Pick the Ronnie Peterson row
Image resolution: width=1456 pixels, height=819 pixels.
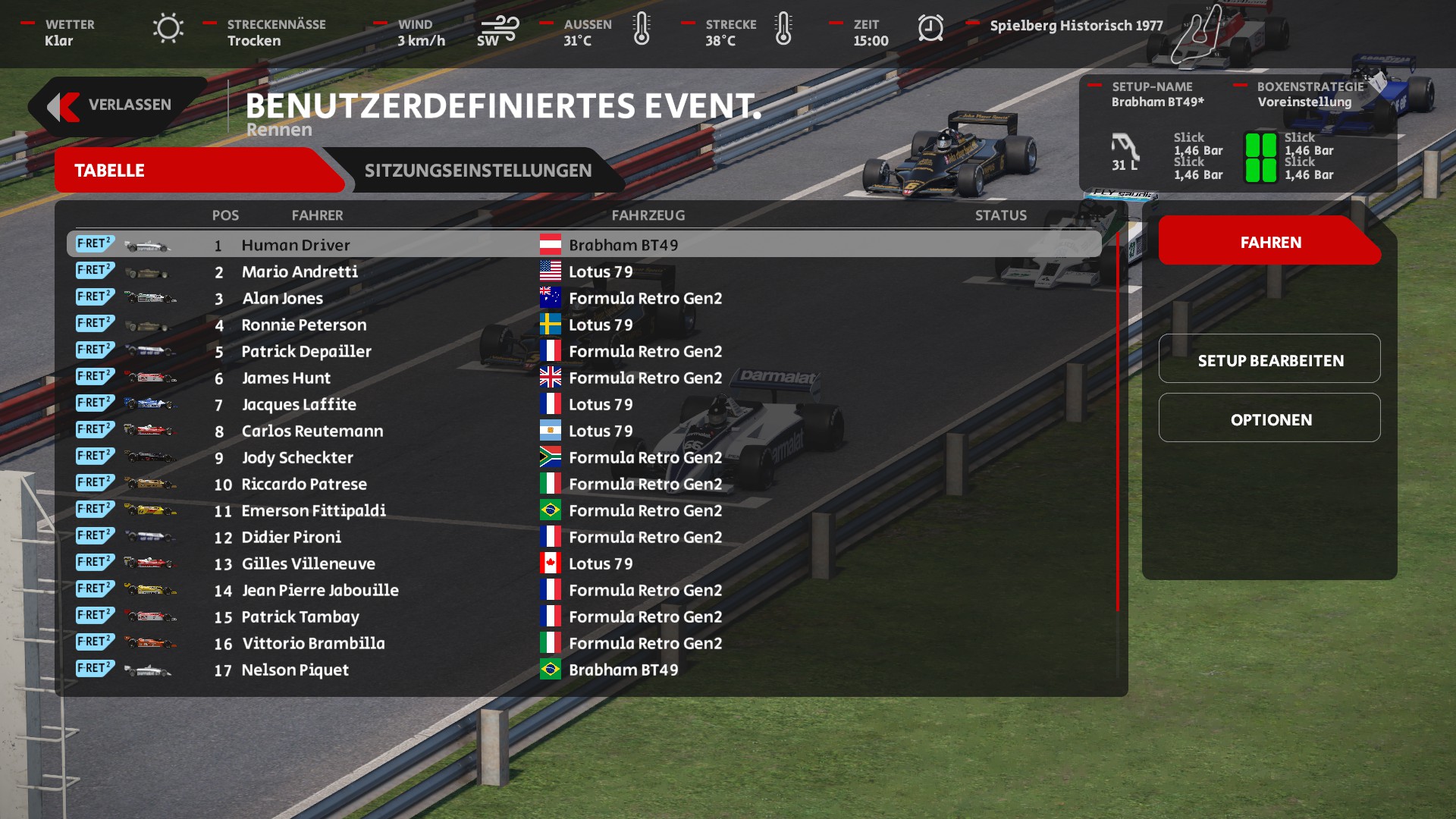pos(303,325)
